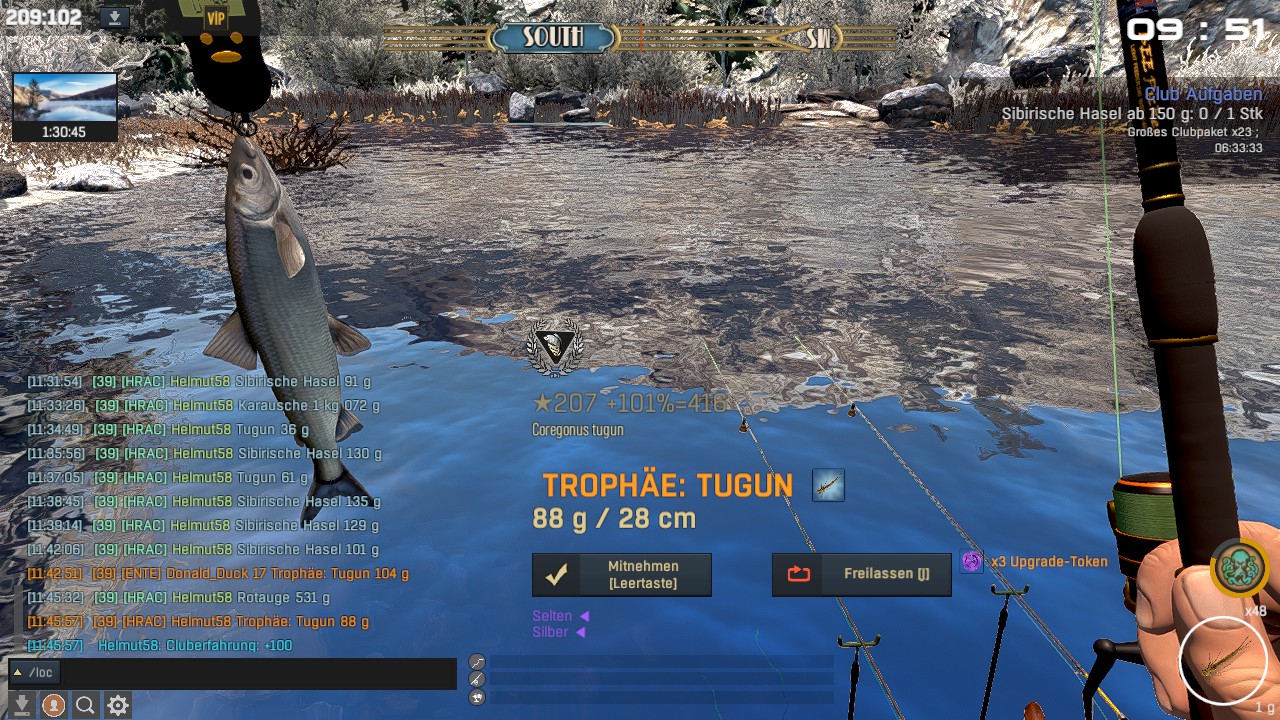
Task: Release the fish with Freilassen
Action: pyautogui.click(x=861, y=575)
